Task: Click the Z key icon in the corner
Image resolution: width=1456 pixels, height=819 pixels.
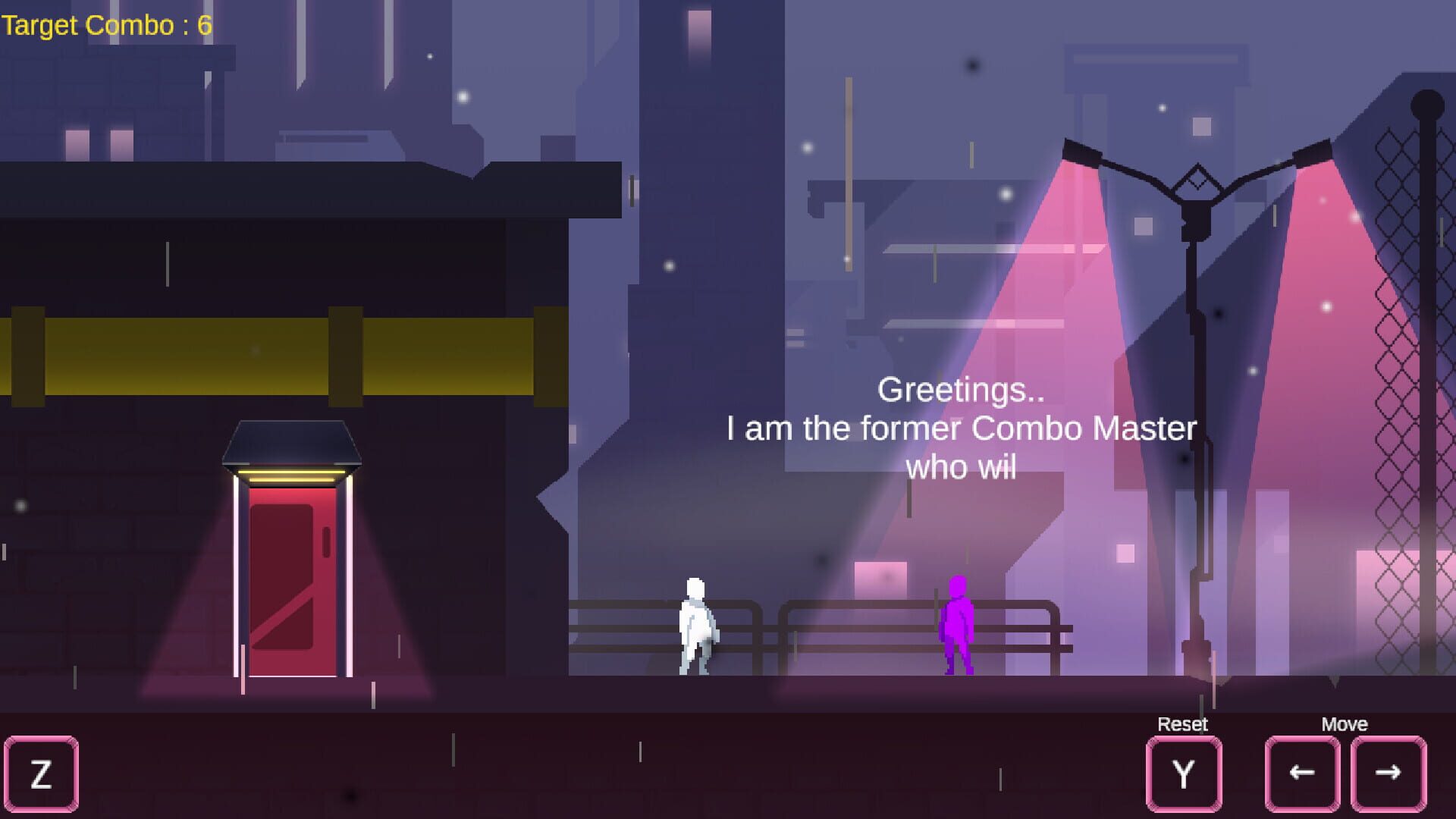Action: pyautogui.click(x=42, y=773)
